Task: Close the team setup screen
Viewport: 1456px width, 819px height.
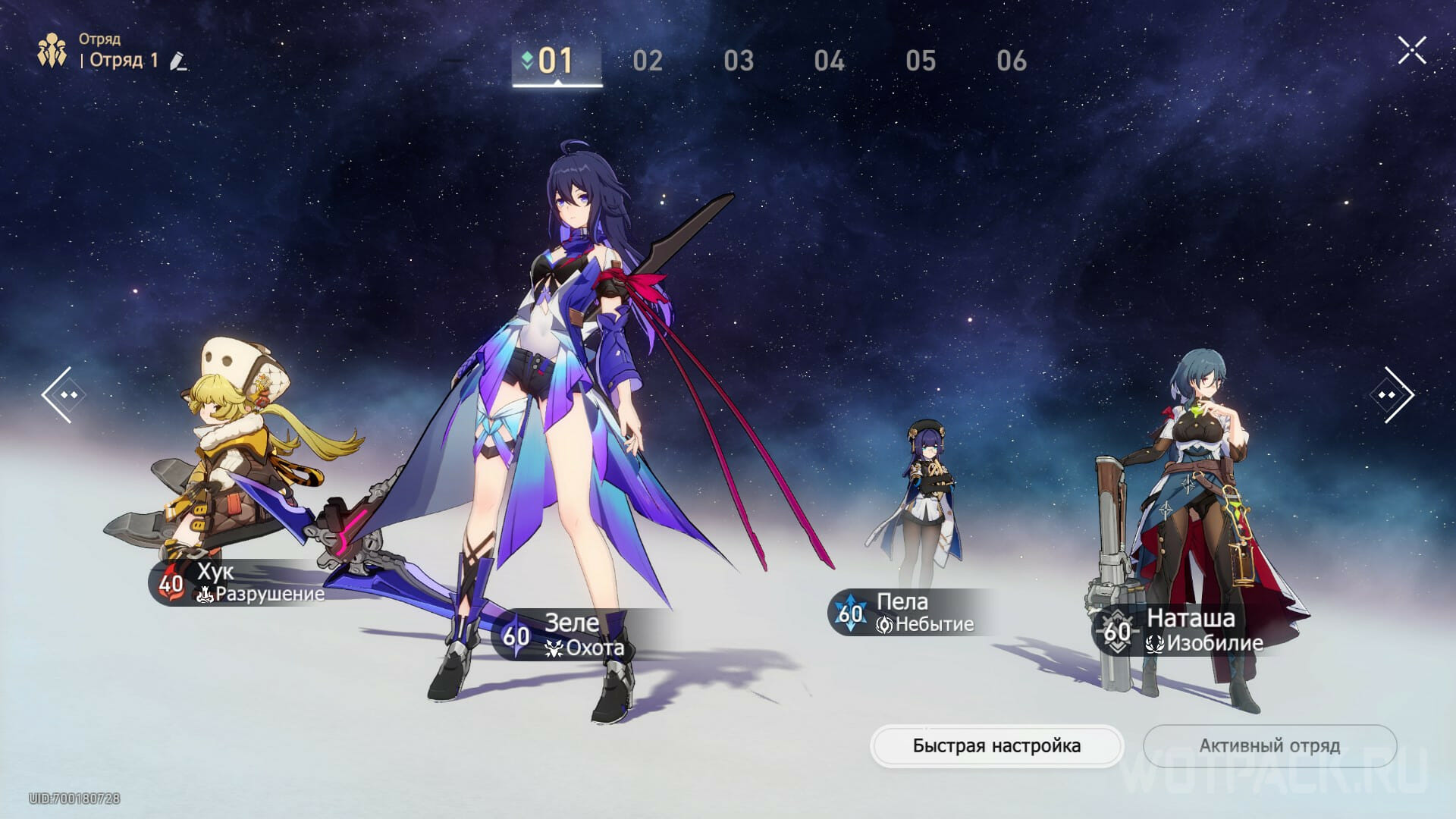Action: 1412,51
